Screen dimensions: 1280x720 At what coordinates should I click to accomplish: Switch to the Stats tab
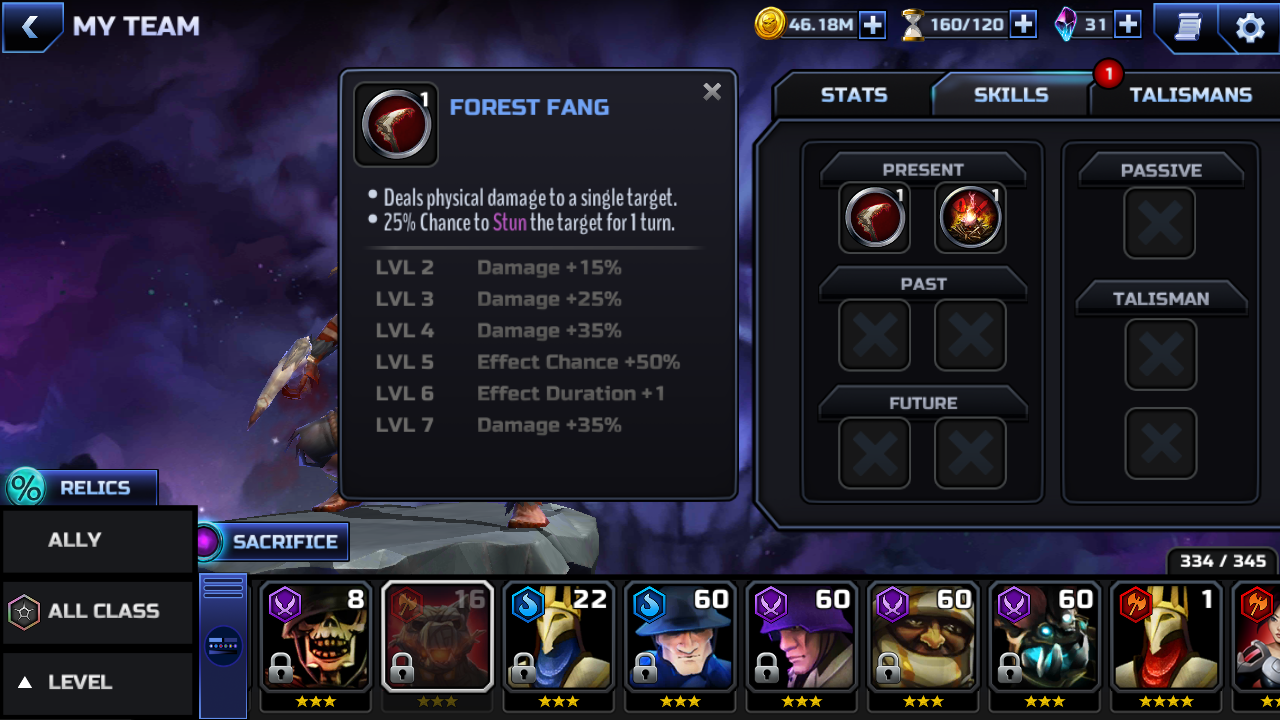pos(853,95)
